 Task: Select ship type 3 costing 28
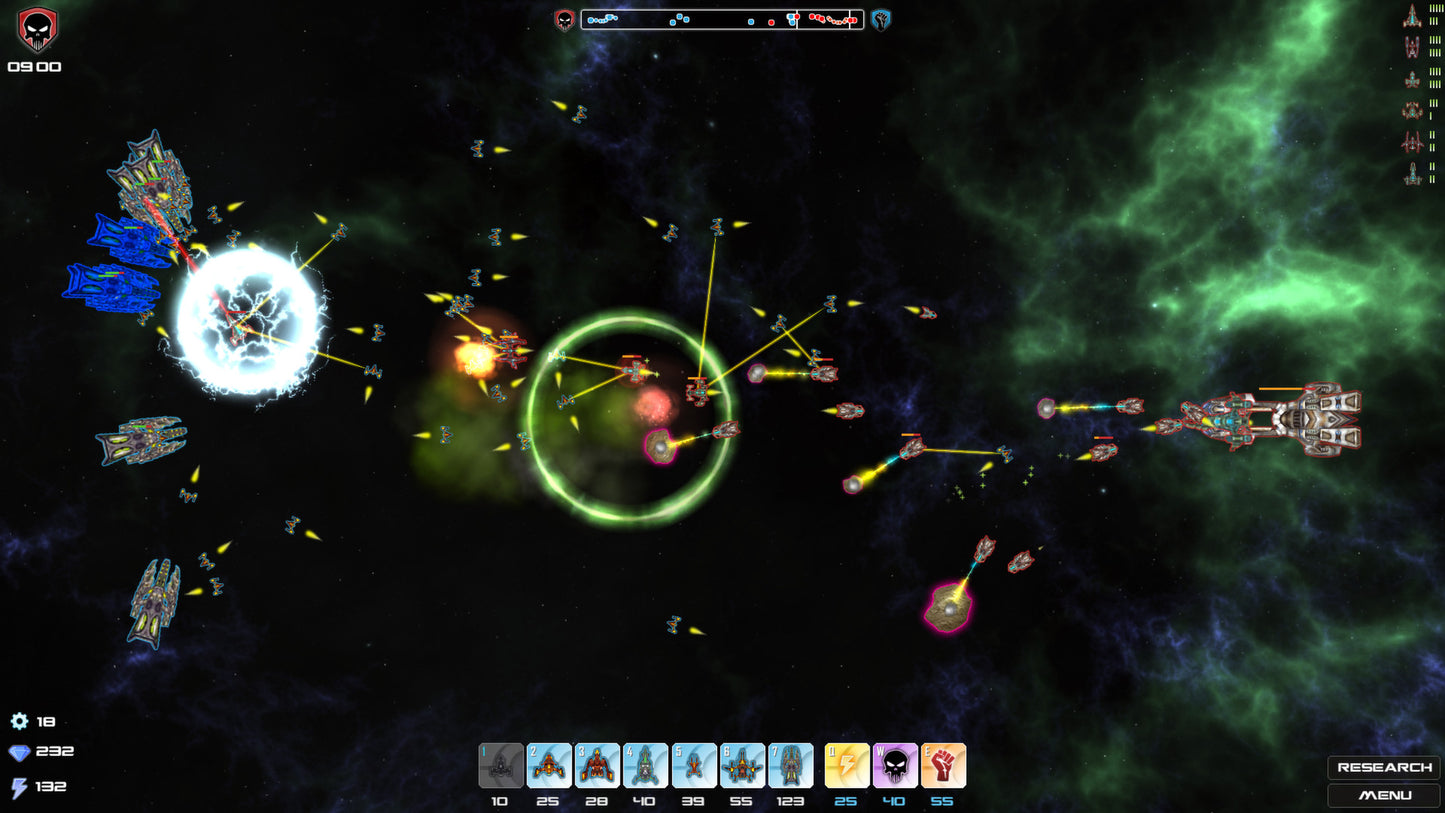(x=597, y=765)
